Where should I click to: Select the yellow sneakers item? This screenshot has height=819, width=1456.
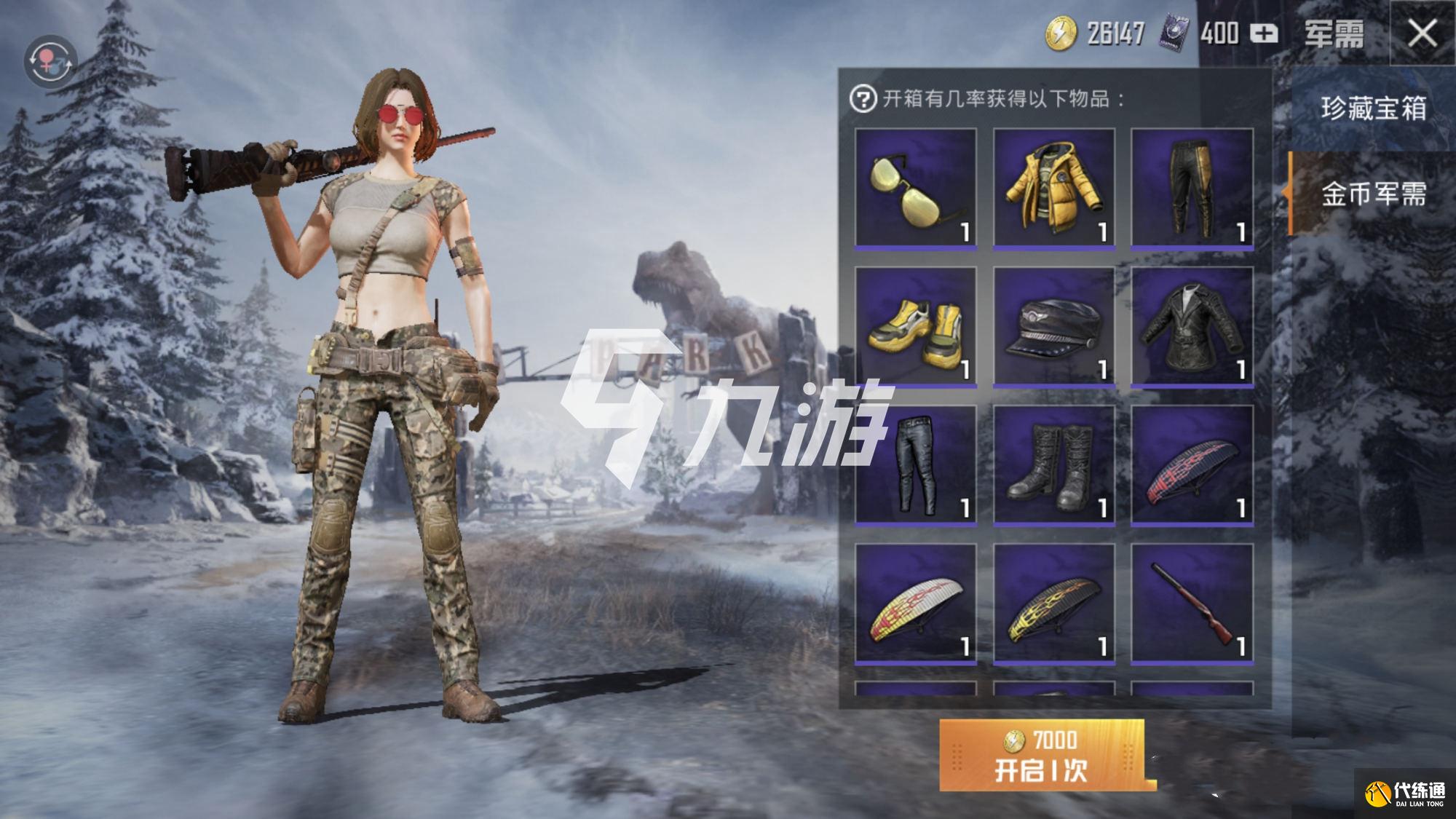click(916, 326)
